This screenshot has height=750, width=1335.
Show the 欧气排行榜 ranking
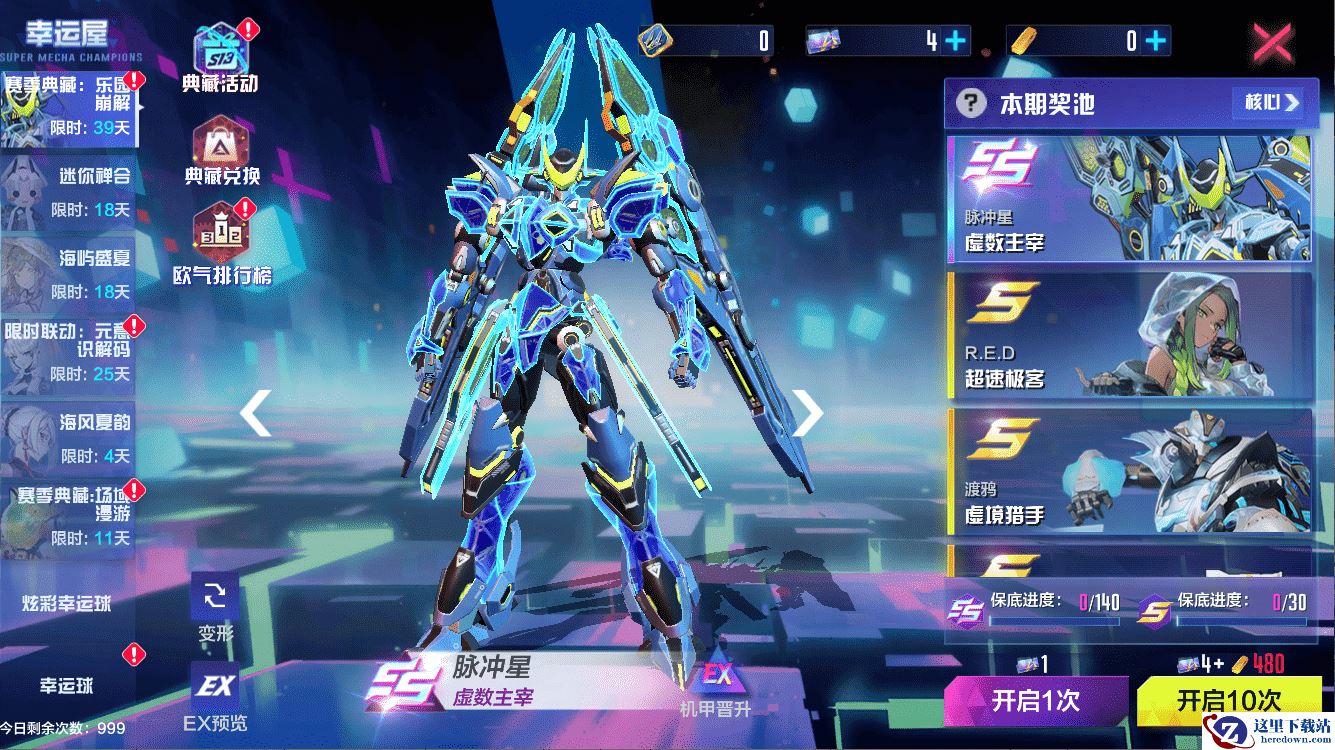[x=221, y=242]
